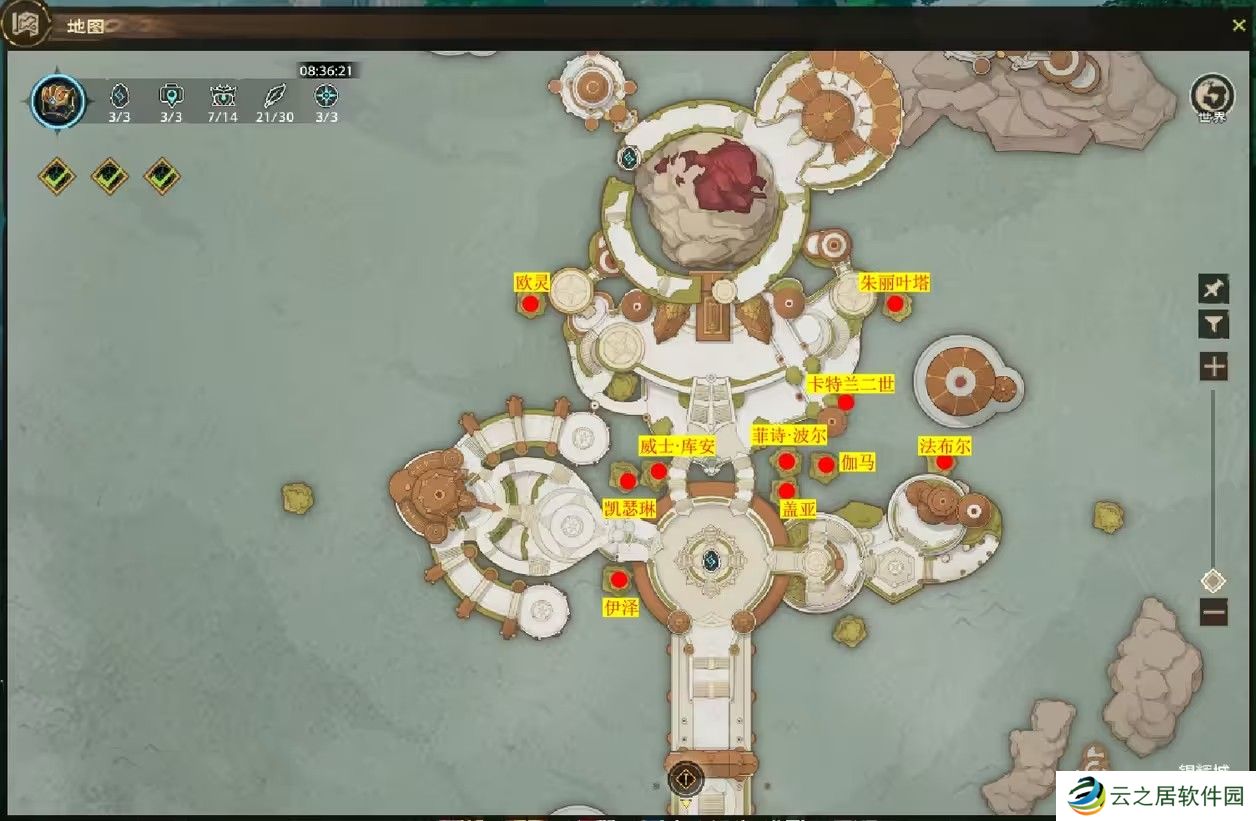Open the world map view
Image resolution: width=1256 pixels, height=821 pixels.
tap(1212, 97)
